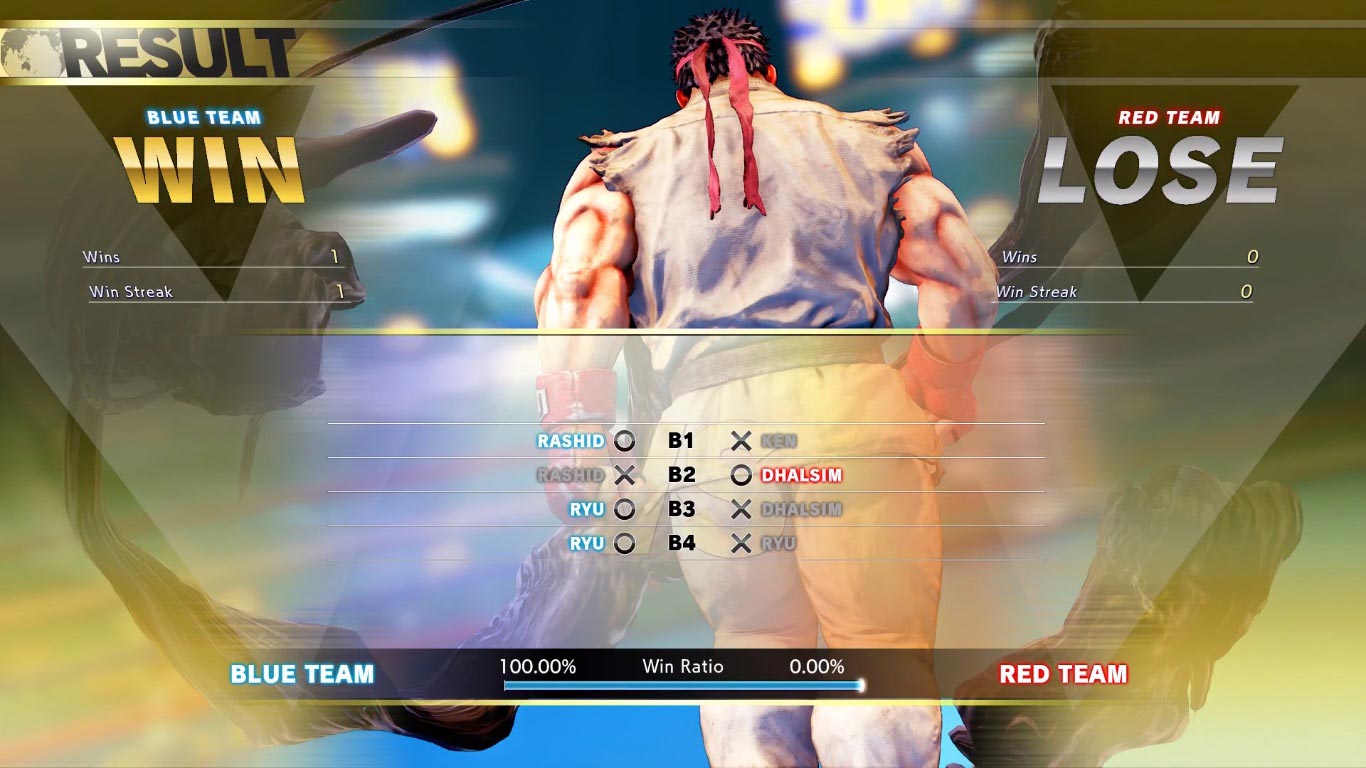Image resolution: width=1366 pixels, height=768 pixels.
Task: Expand the B3 match details row
Action: coord(682,509)
